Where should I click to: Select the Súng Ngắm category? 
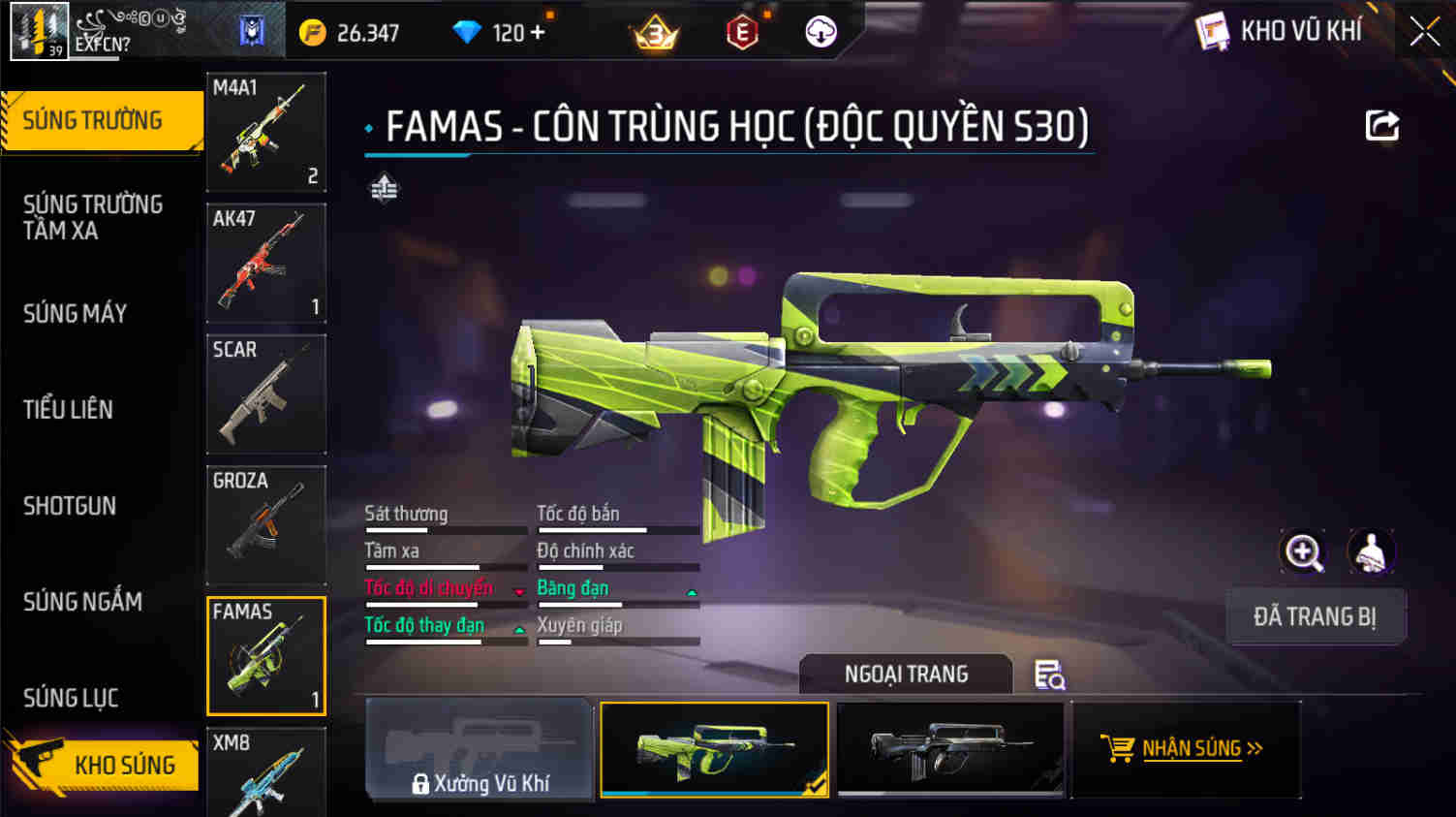[x=81, y=602]
